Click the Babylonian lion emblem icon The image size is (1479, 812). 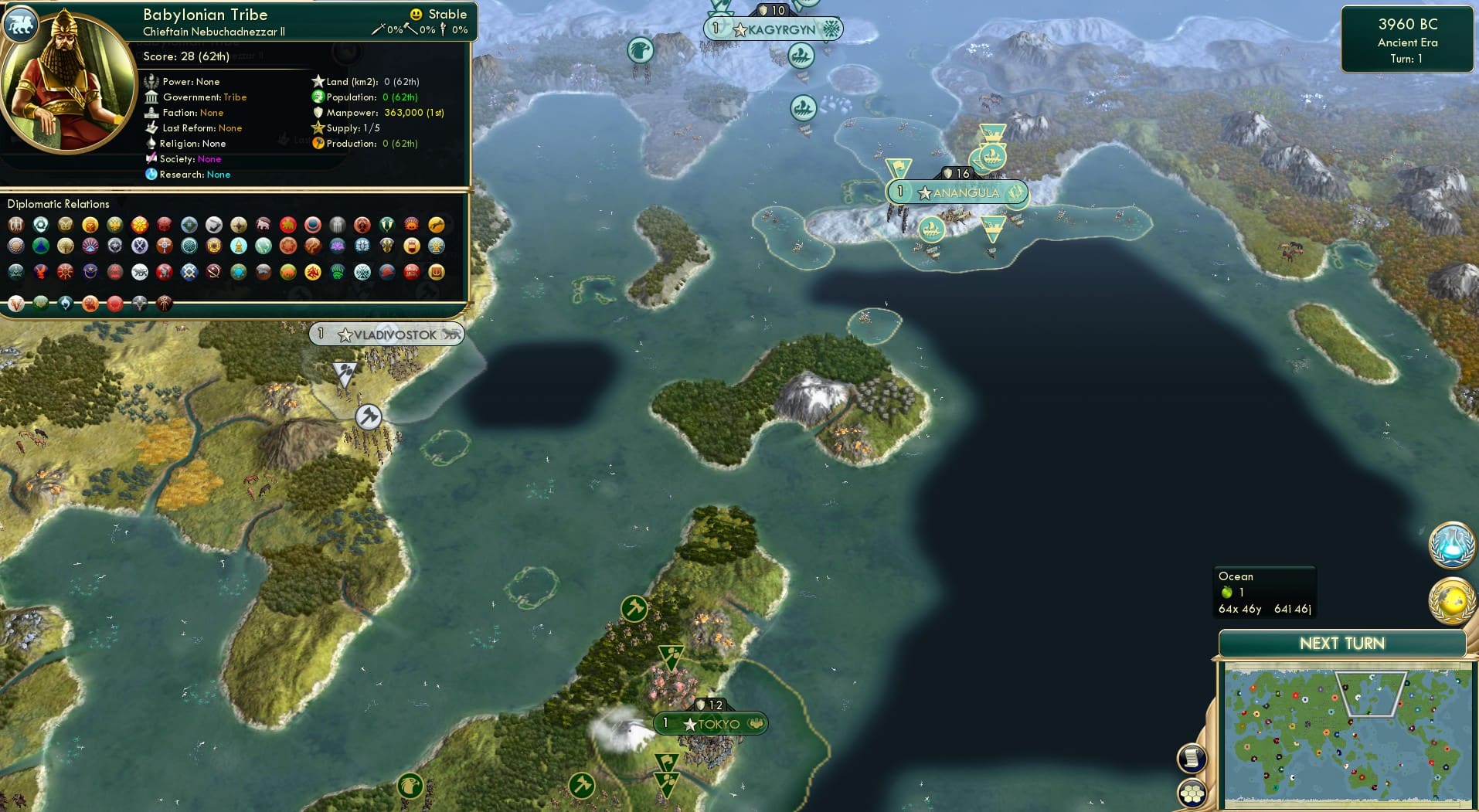22,23
